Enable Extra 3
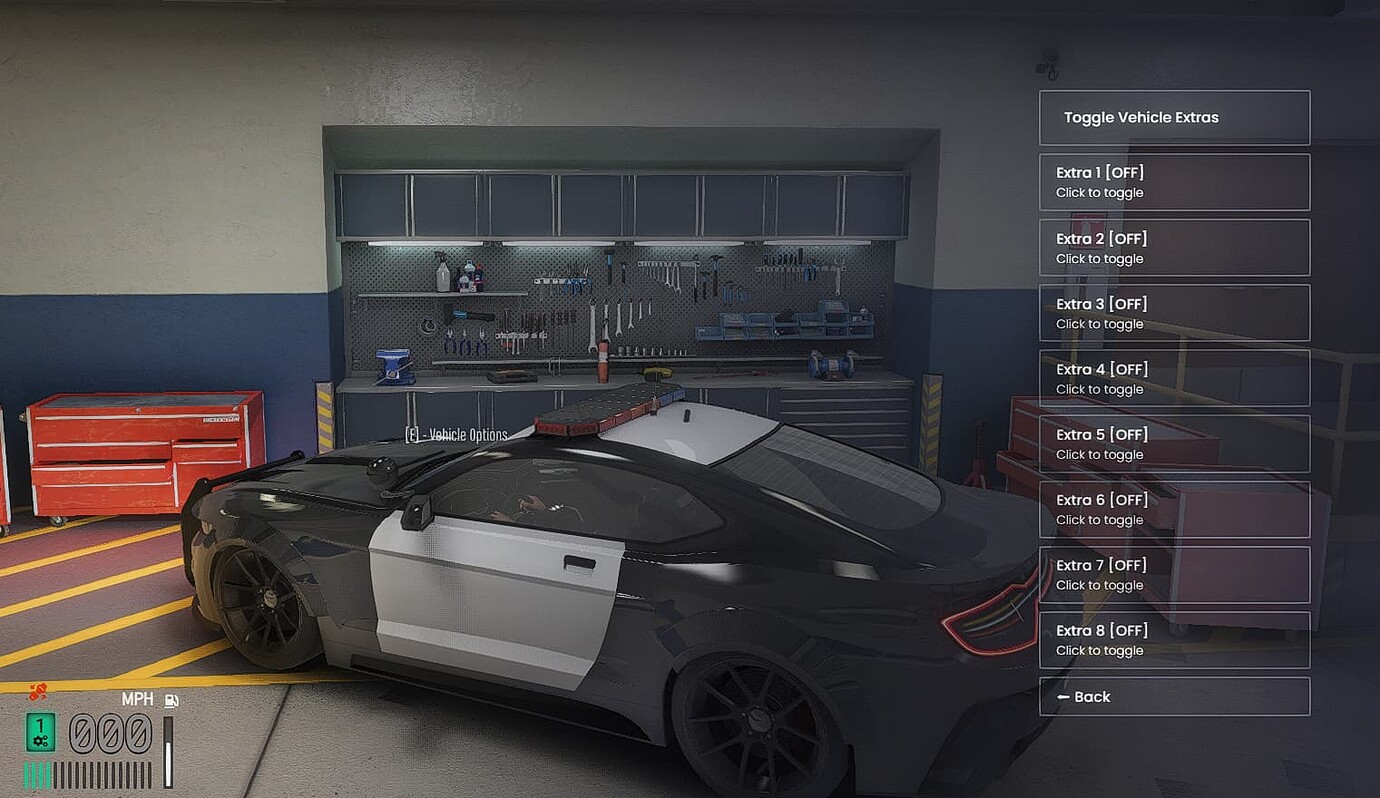This screenshot has width=1380, height=798. (x=1174, y=312)
